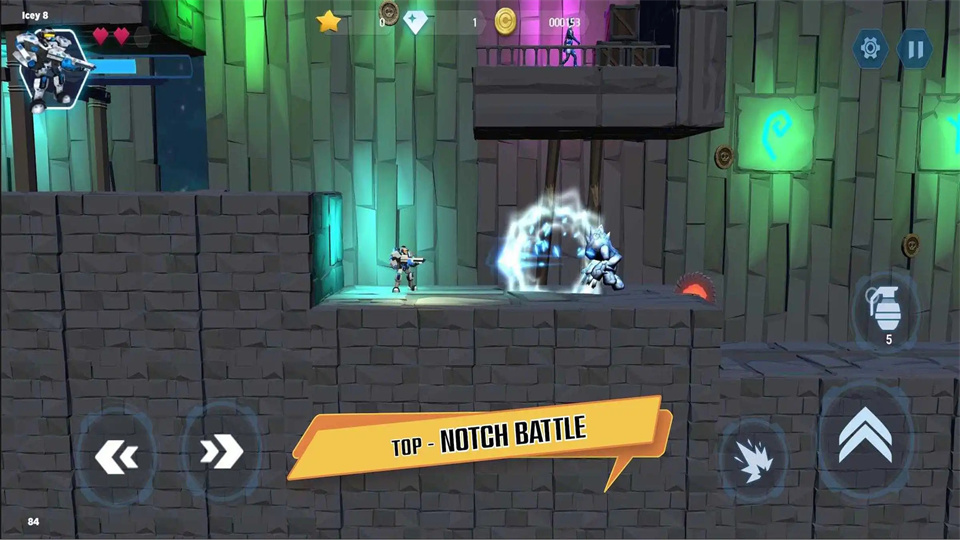Select the robot character portrait

coord(48,70)
